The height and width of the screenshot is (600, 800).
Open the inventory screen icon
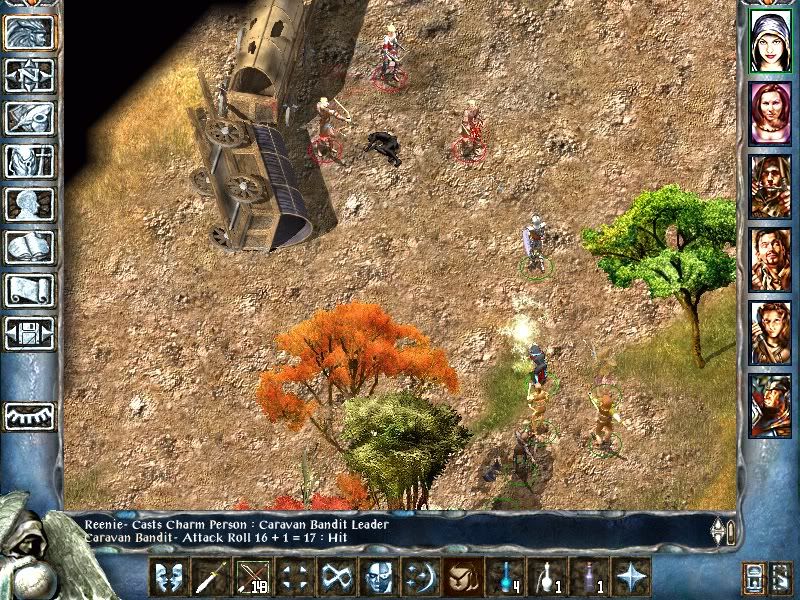tap(29, 161)
